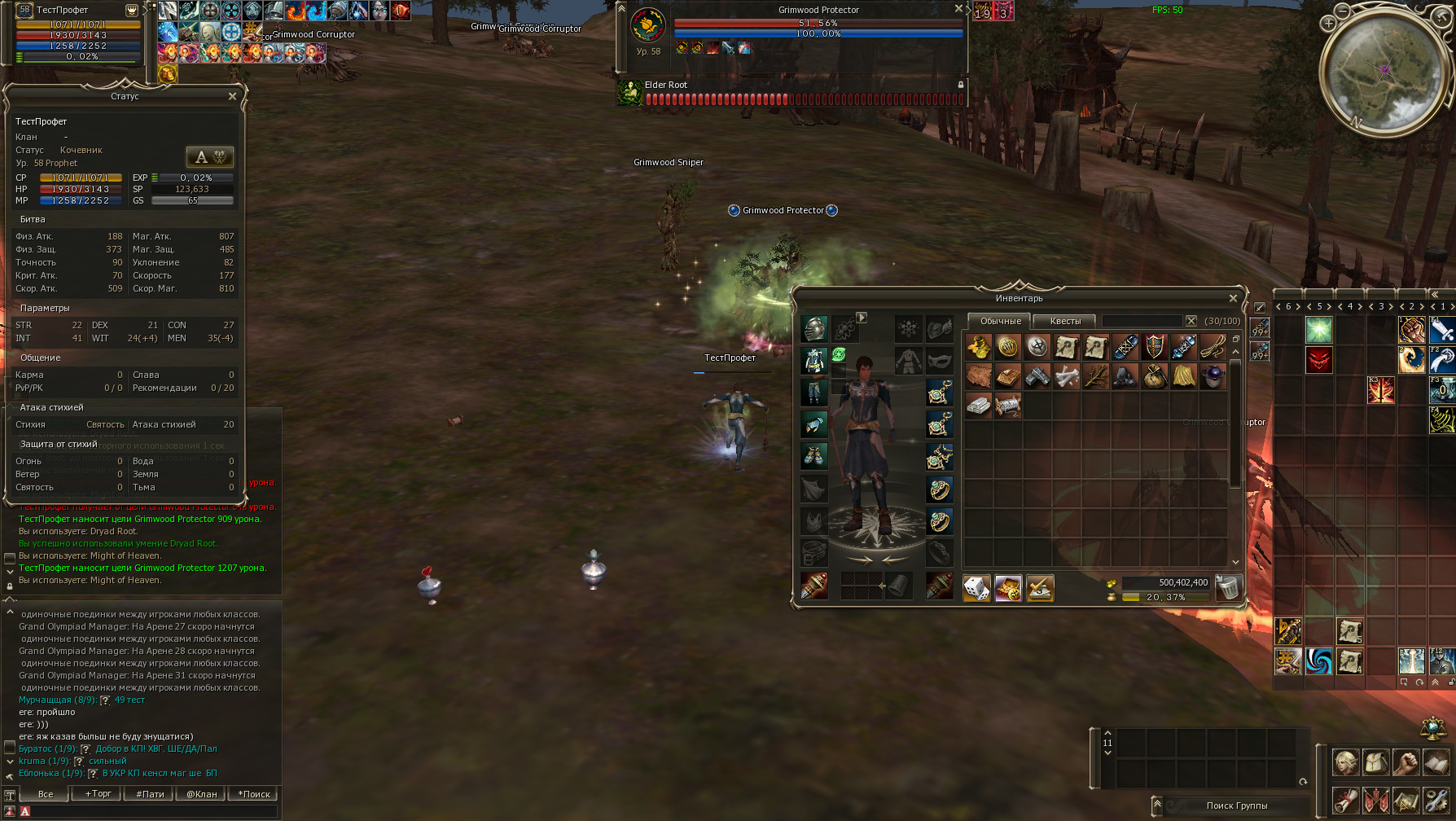This screenshot has width=1456, height=821.
Task: Open the system settings wrench-and-gear icon
Action: pos(1436,799)
